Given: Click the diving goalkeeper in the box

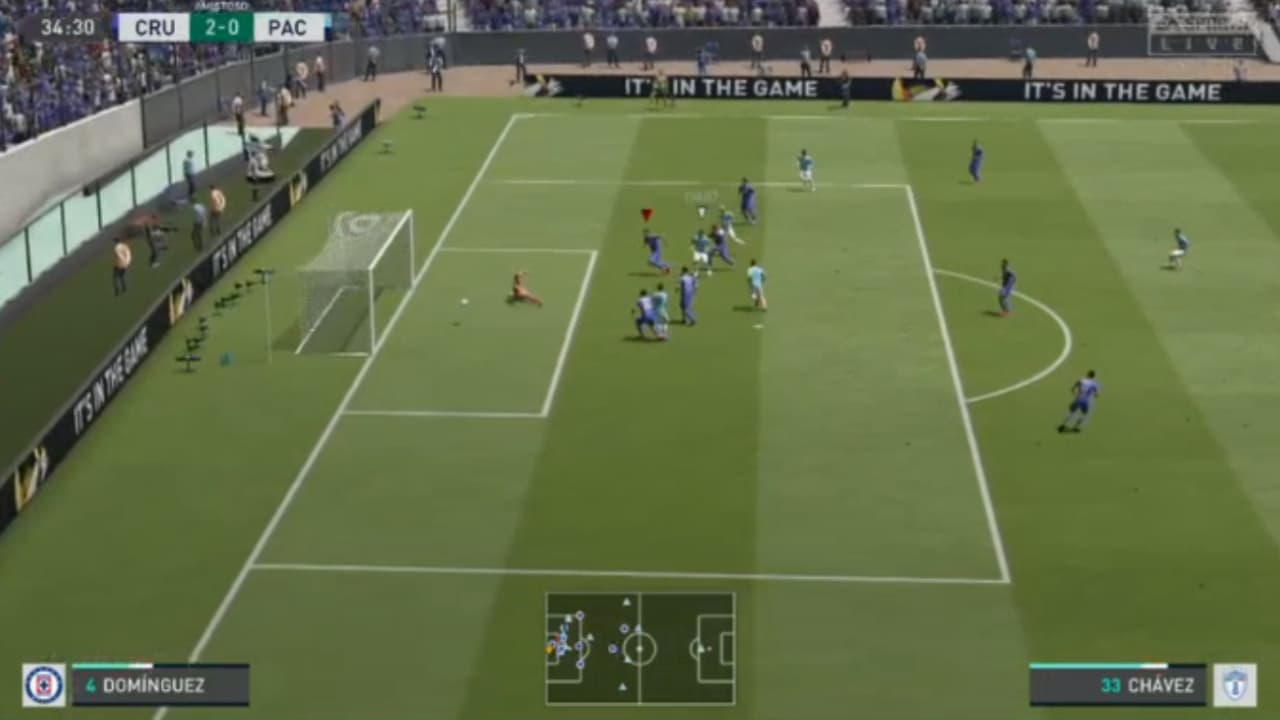Looking at the screenshot, I should tap(520, 288).
